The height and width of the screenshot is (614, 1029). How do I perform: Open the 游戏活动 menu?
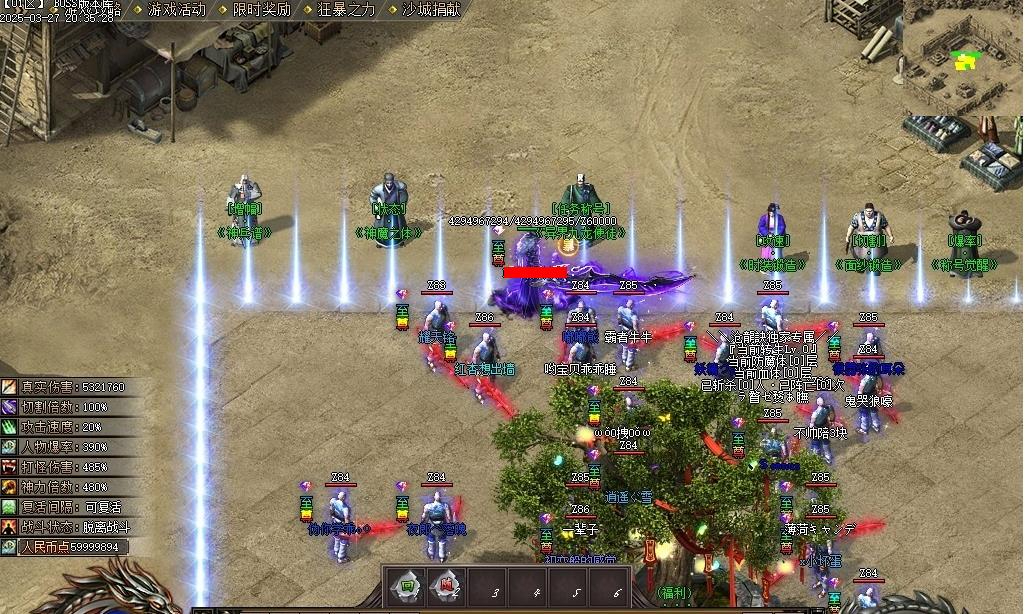coord(176,10)
